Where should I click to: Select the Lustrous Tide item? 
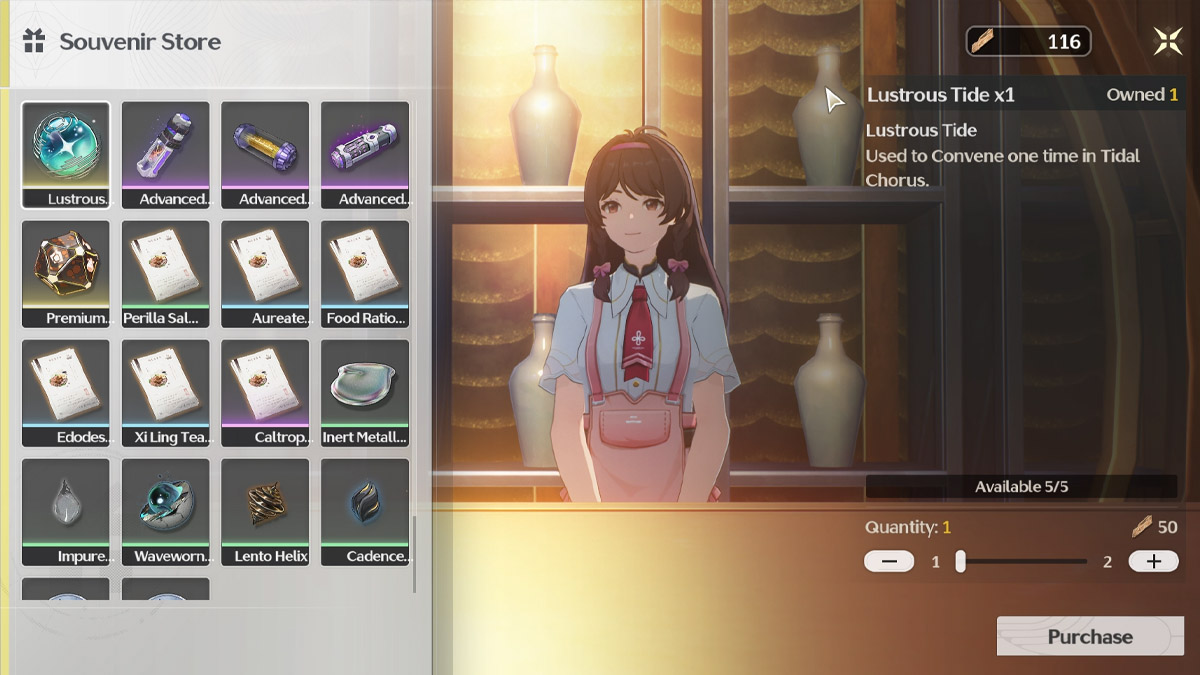66,154
